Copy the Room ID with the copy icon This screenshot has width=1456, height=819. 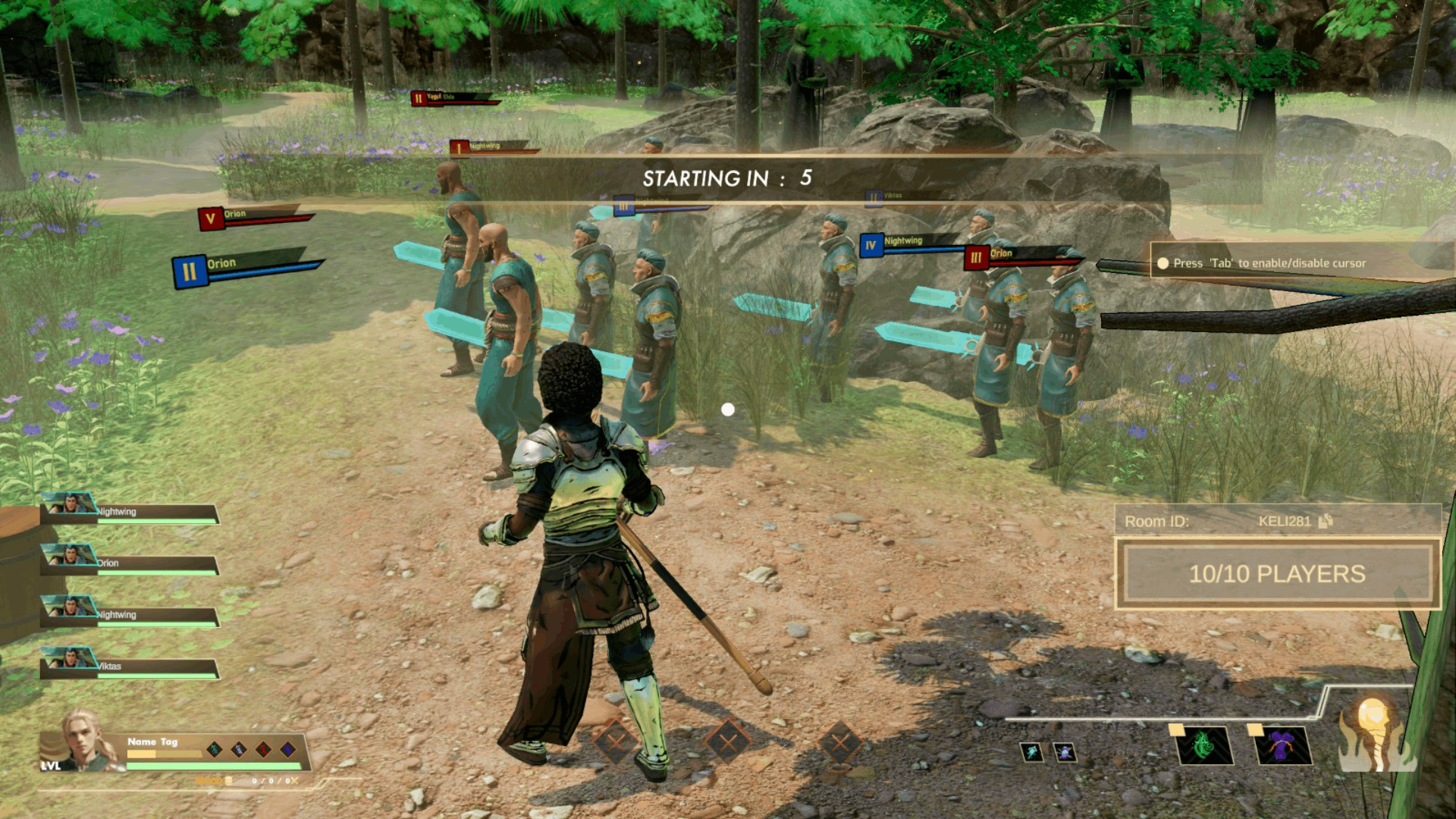1326,521
